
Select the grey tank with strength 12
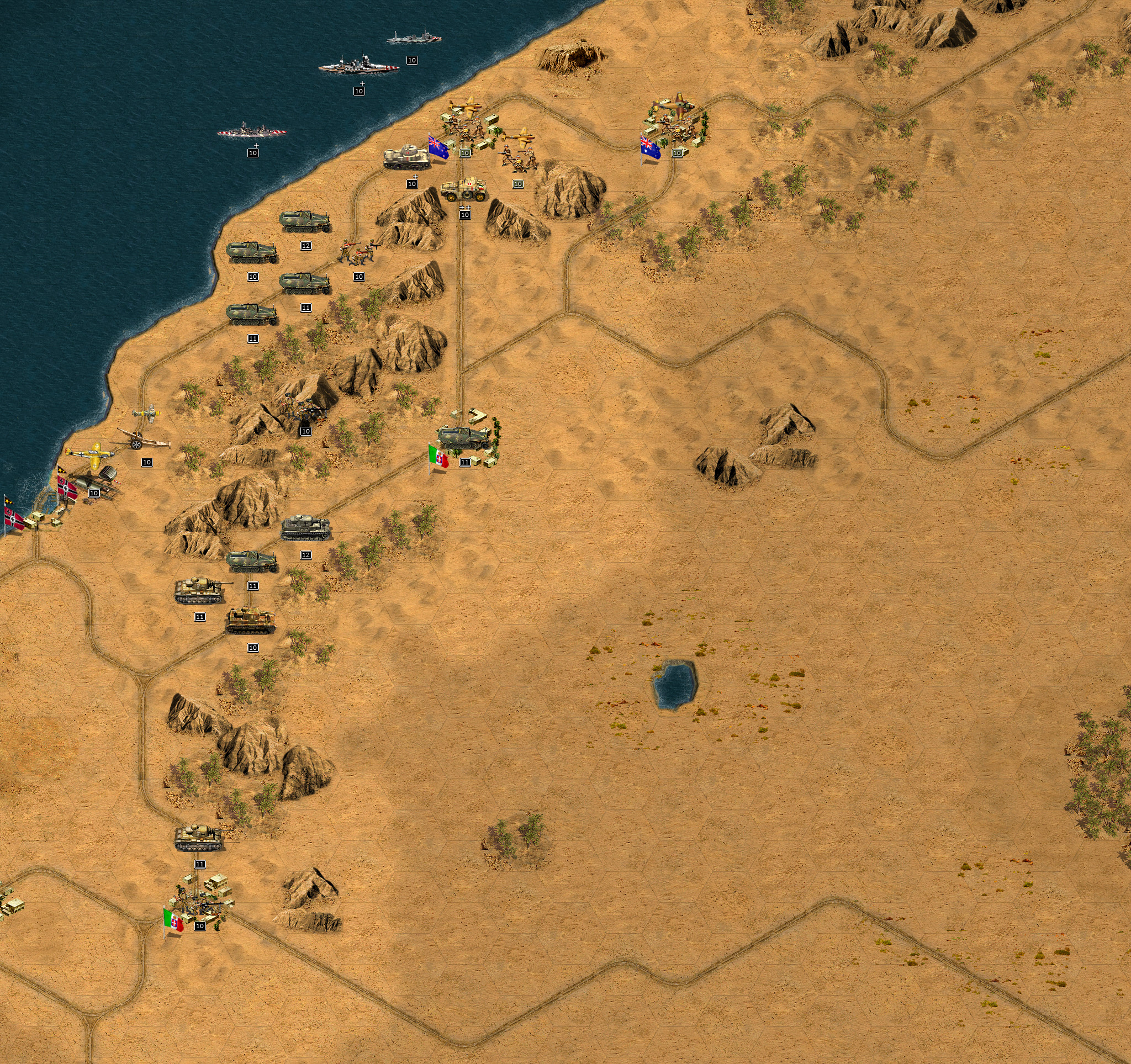coord(305,528)
